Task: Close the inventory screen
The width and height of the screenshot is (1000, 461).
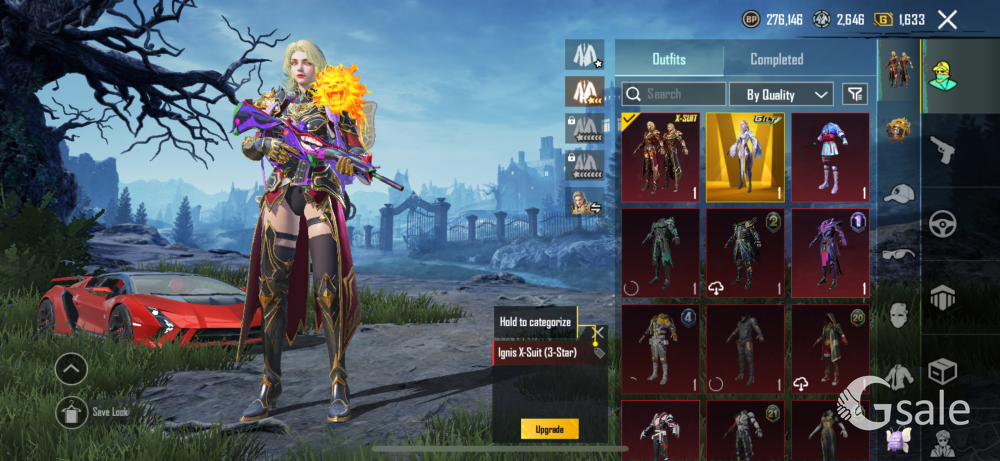Action: pos(947,19)
